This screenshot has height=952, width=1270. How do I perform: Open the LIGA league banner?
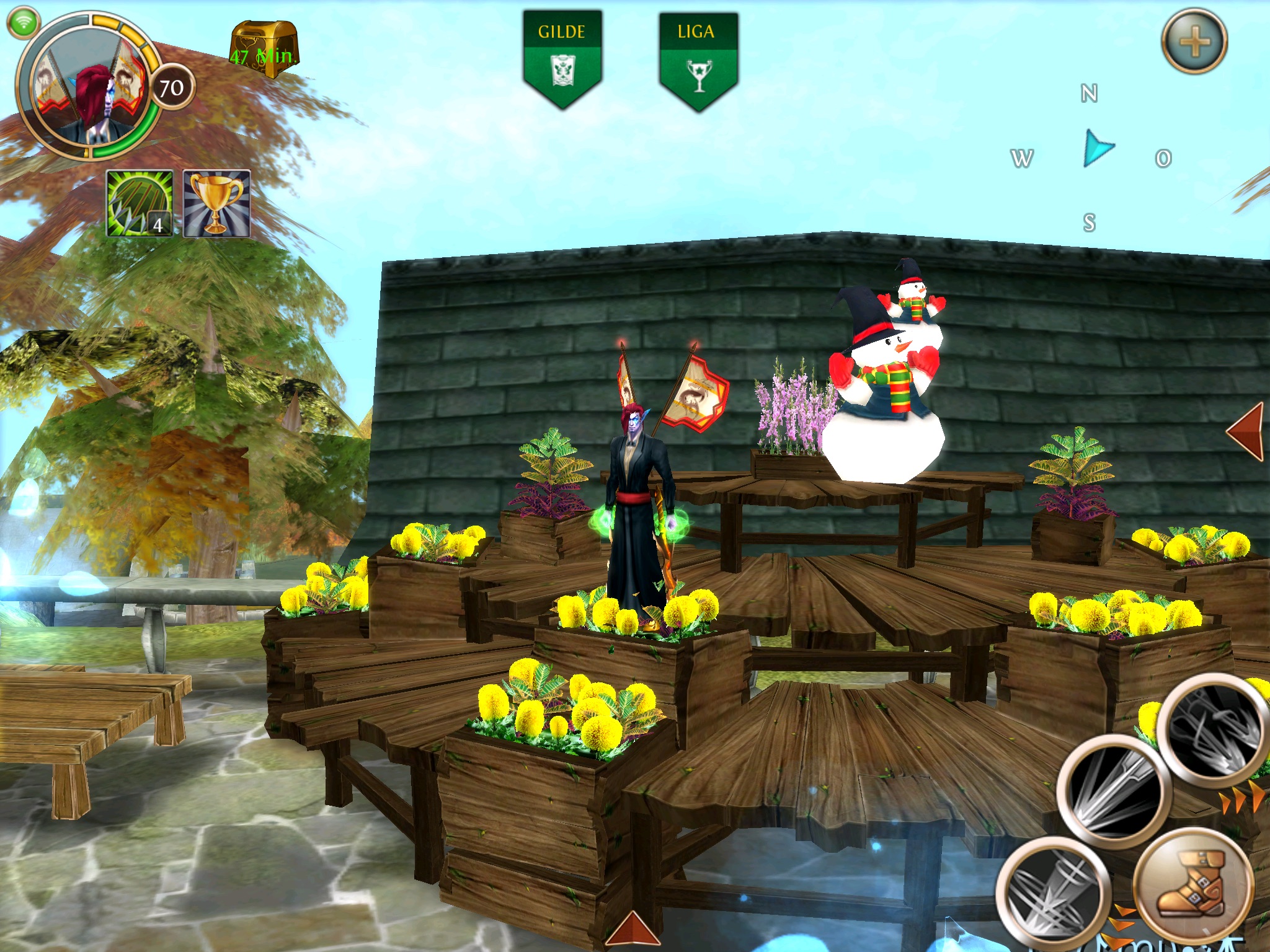click(x=698, y=59)
